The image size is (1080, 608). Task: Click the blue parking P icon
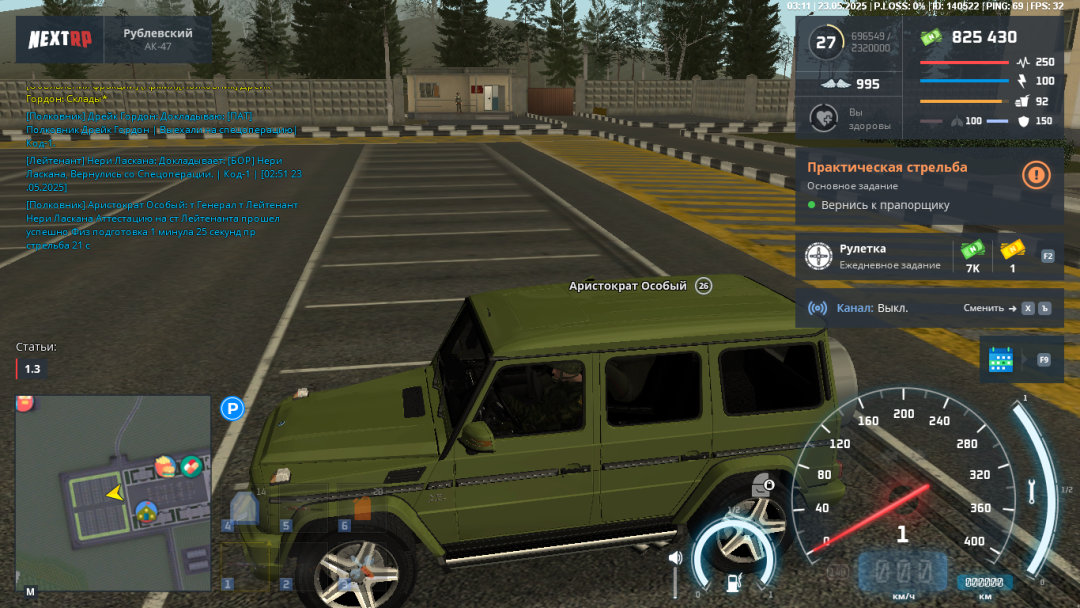point(232,408)
